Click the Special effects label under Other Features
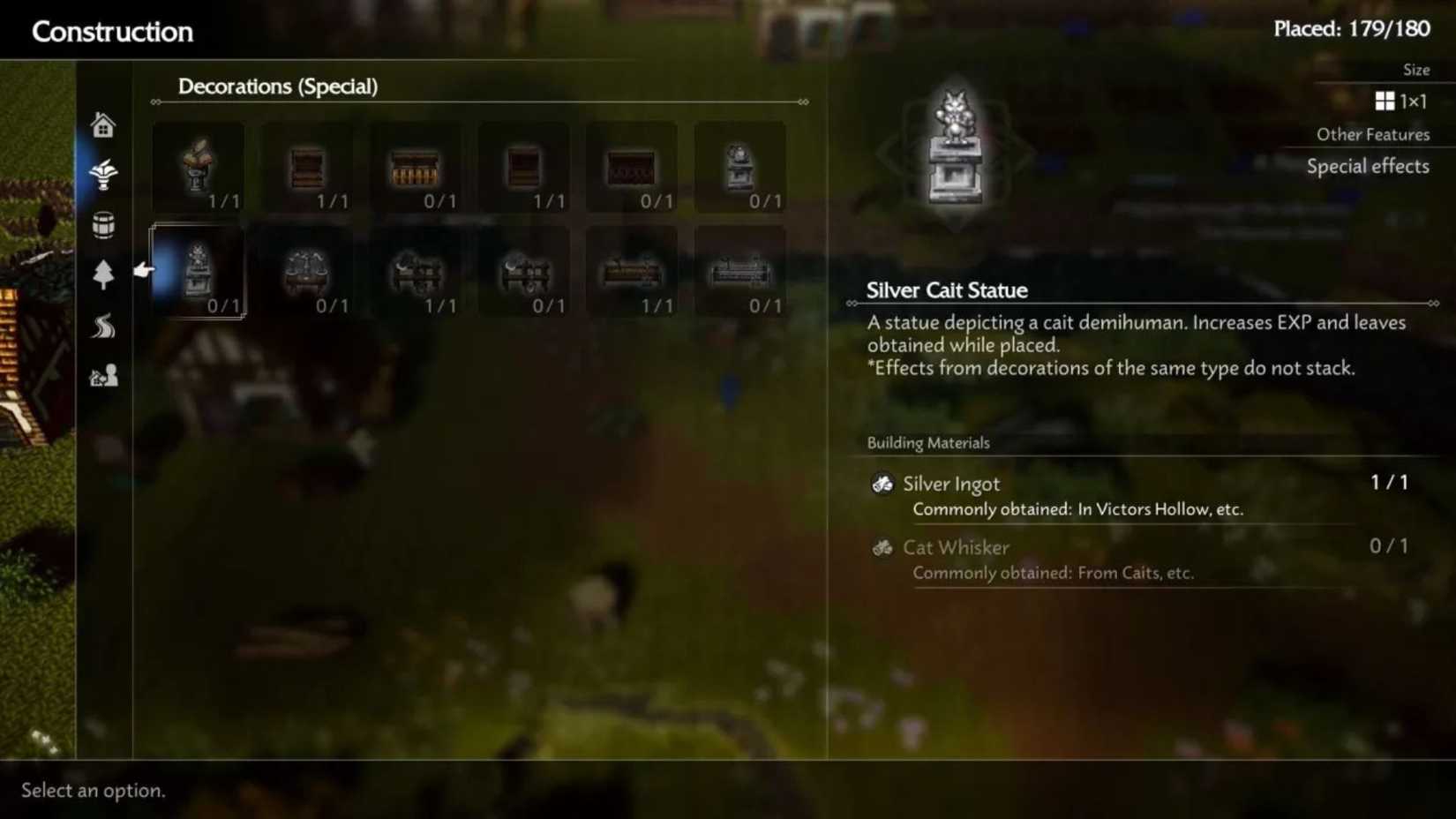Image resolution: width=1456 pixels, height=819 pixels. pos(1368,166)
